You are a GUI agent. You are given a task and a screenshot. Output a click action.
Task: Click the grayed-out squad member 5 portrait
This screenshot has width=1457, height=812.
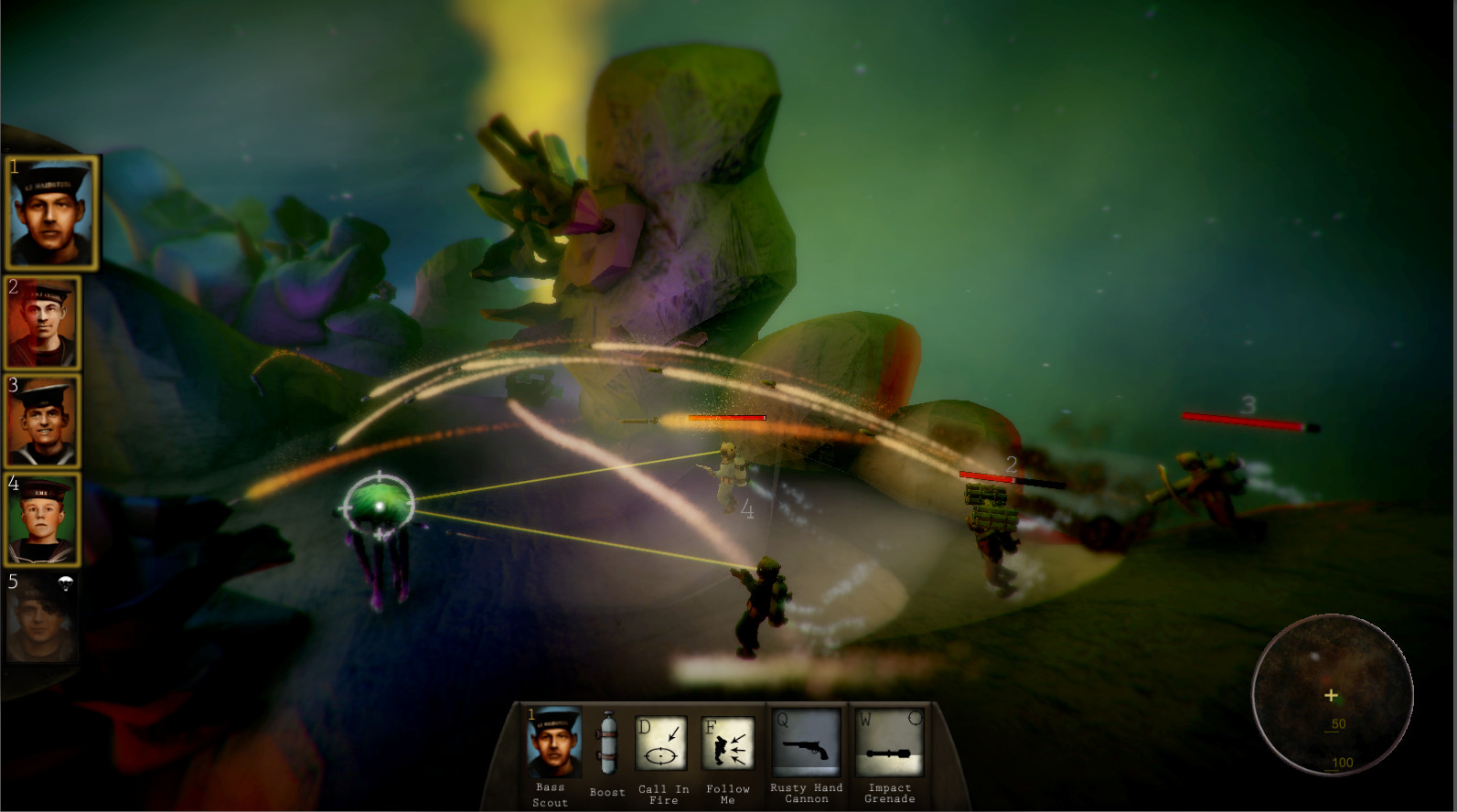click(43, 619)
